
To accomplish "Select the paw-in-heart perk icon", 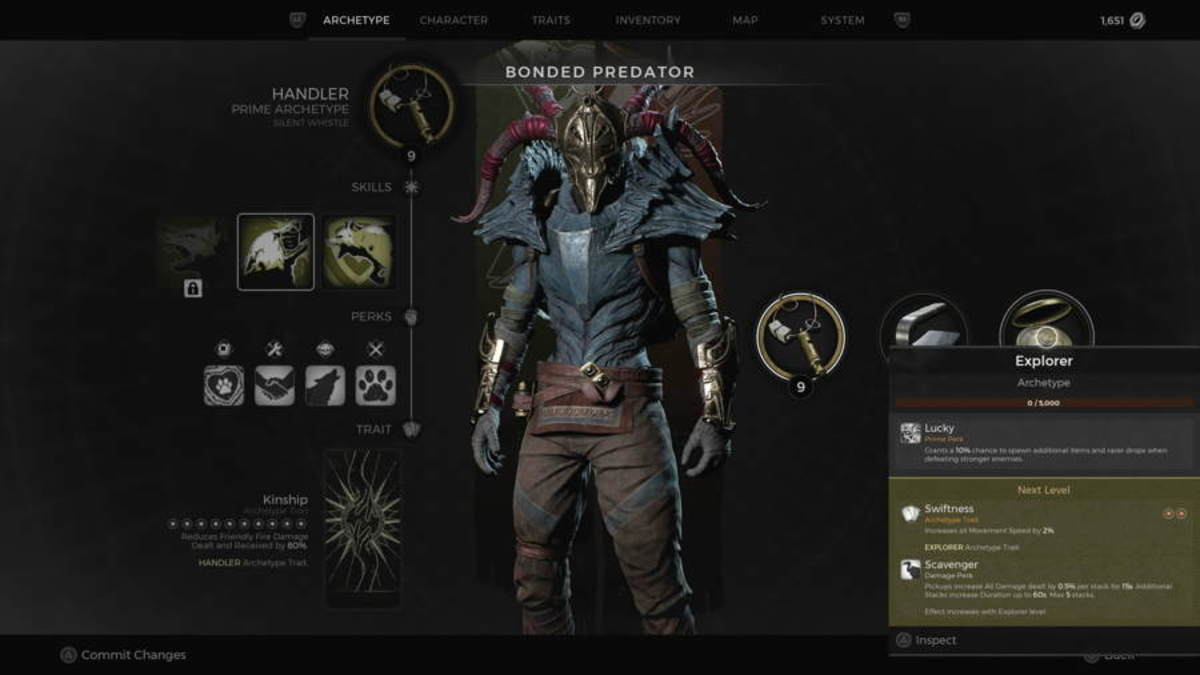I will (x=224, y=385).
